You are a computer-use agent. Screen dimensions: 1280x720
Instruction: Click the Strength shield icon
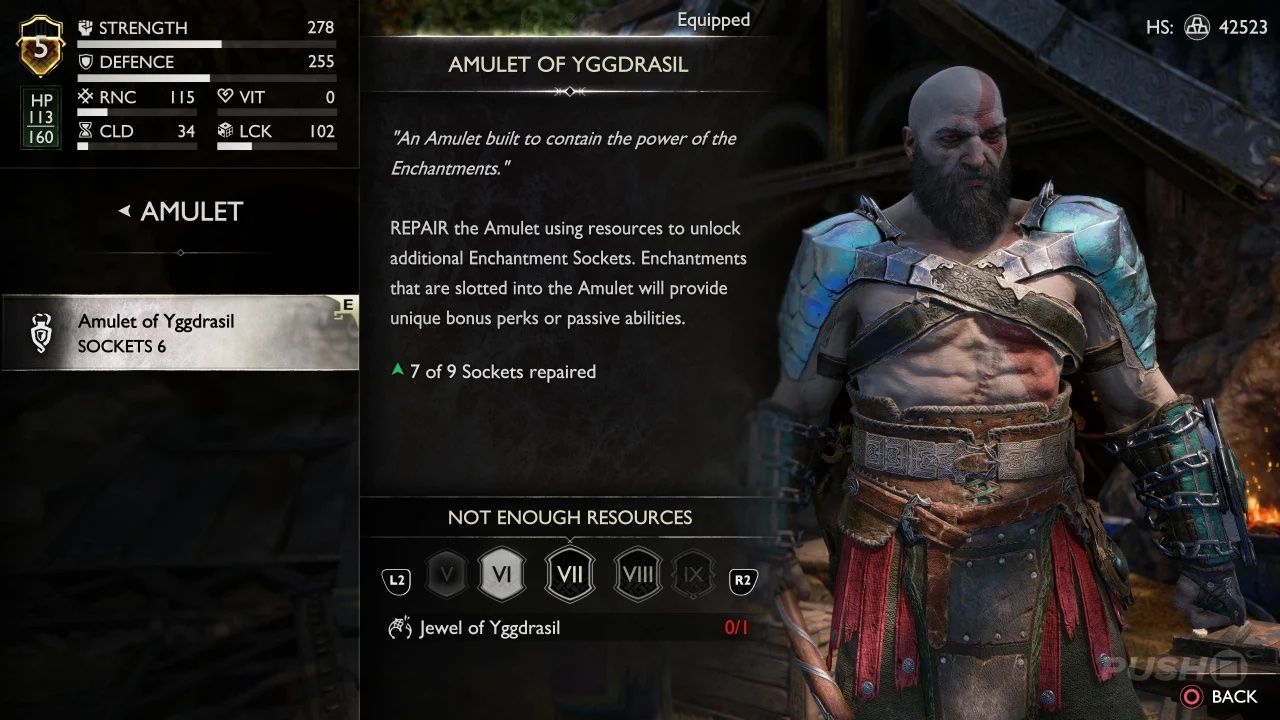pos(85,27)
